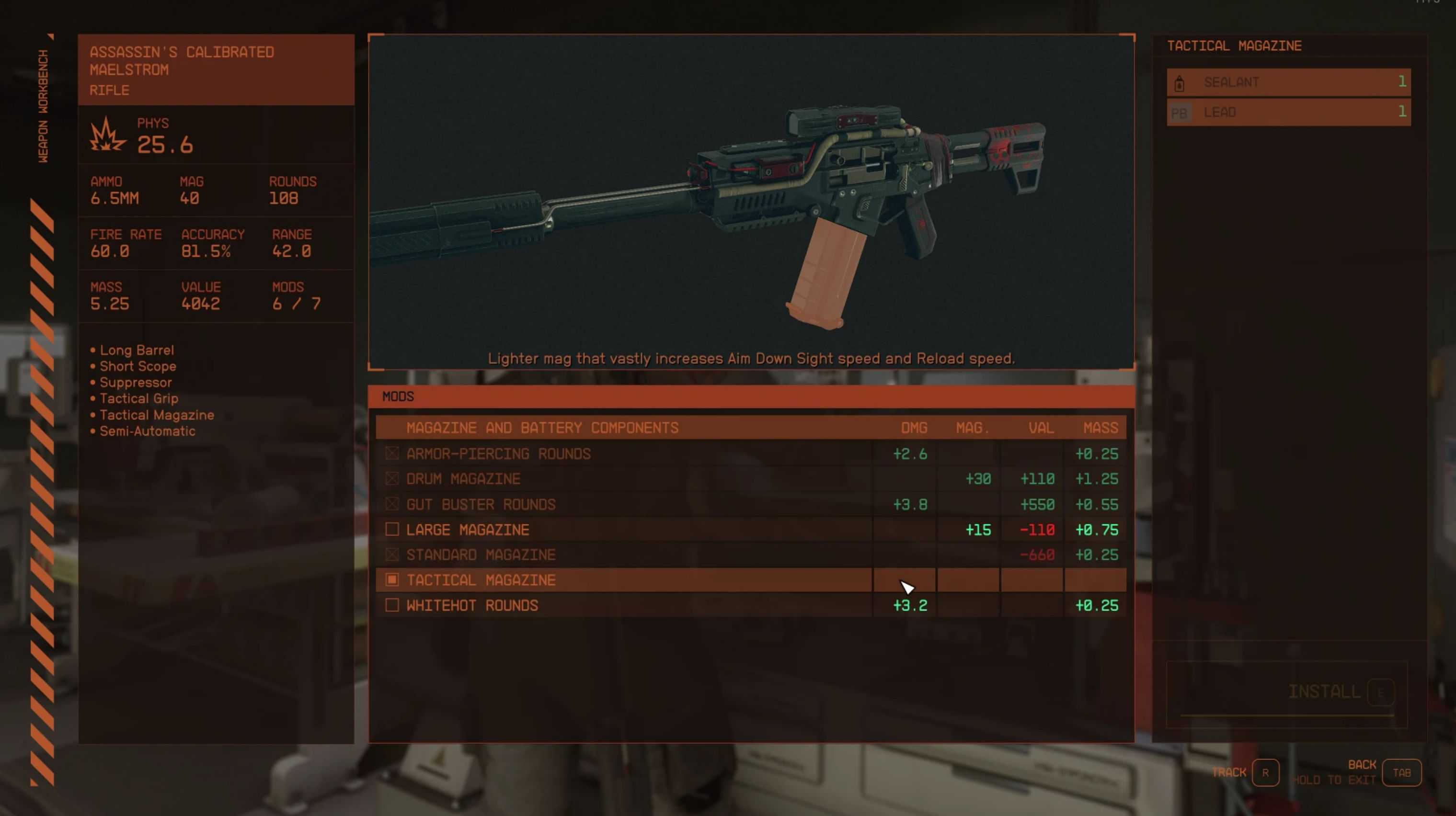The width and height of the screenshot is (1456, 816).
Task: Select Gut Buster Rounds in the list
Action: (x=481, y=505)
